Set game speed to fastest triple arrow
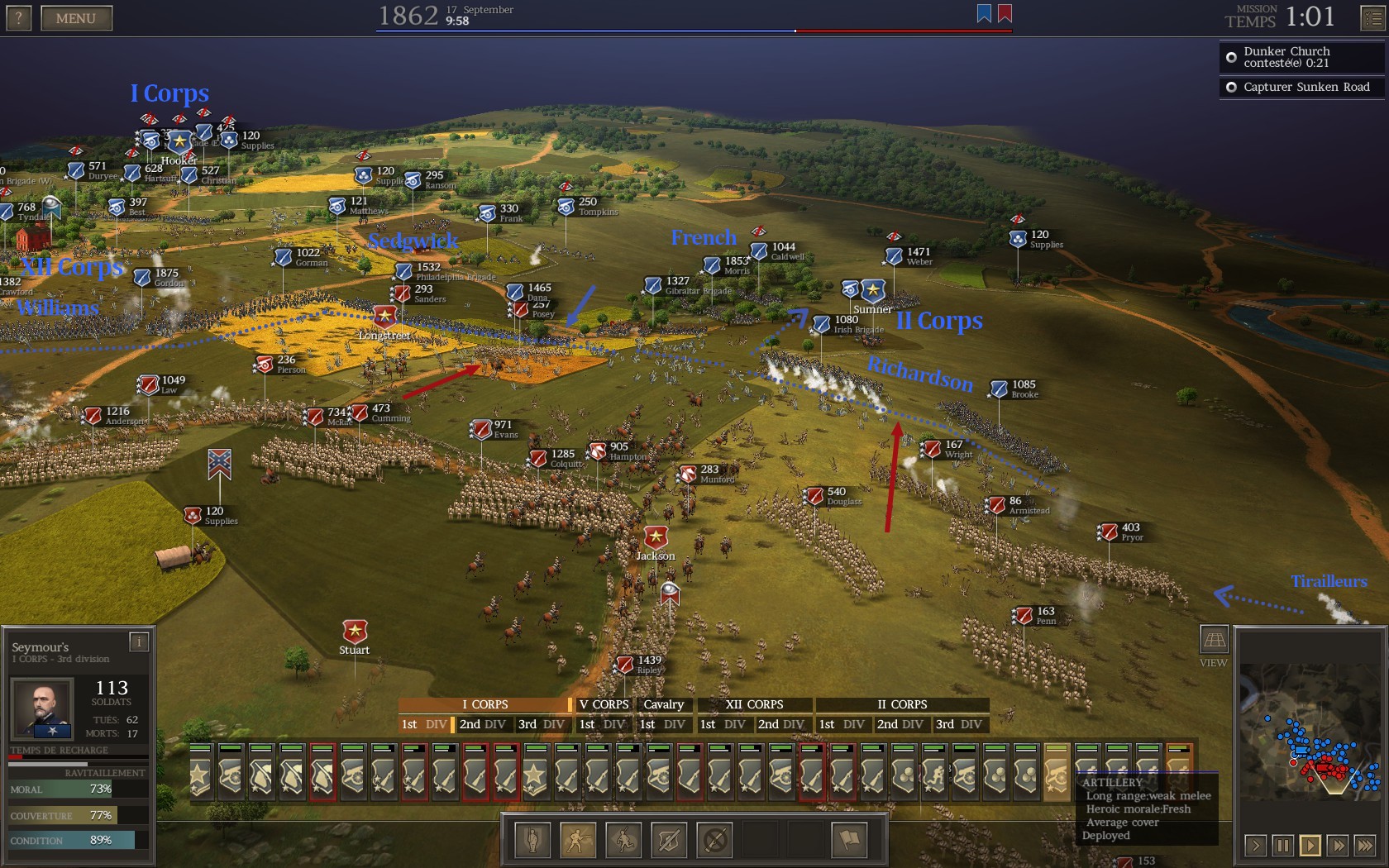This screenshot has width=1389, height=868. point(1365,845)
